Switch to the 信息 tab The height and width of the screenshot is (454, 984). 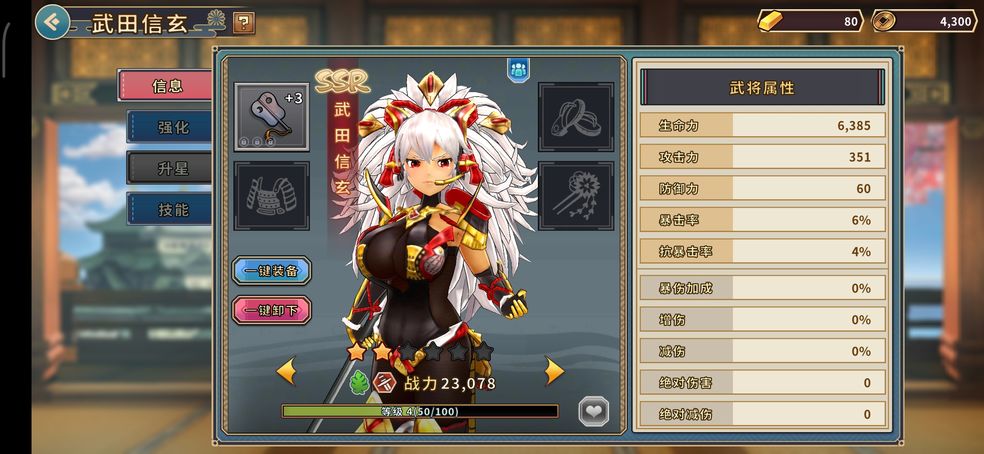point(167,86)
